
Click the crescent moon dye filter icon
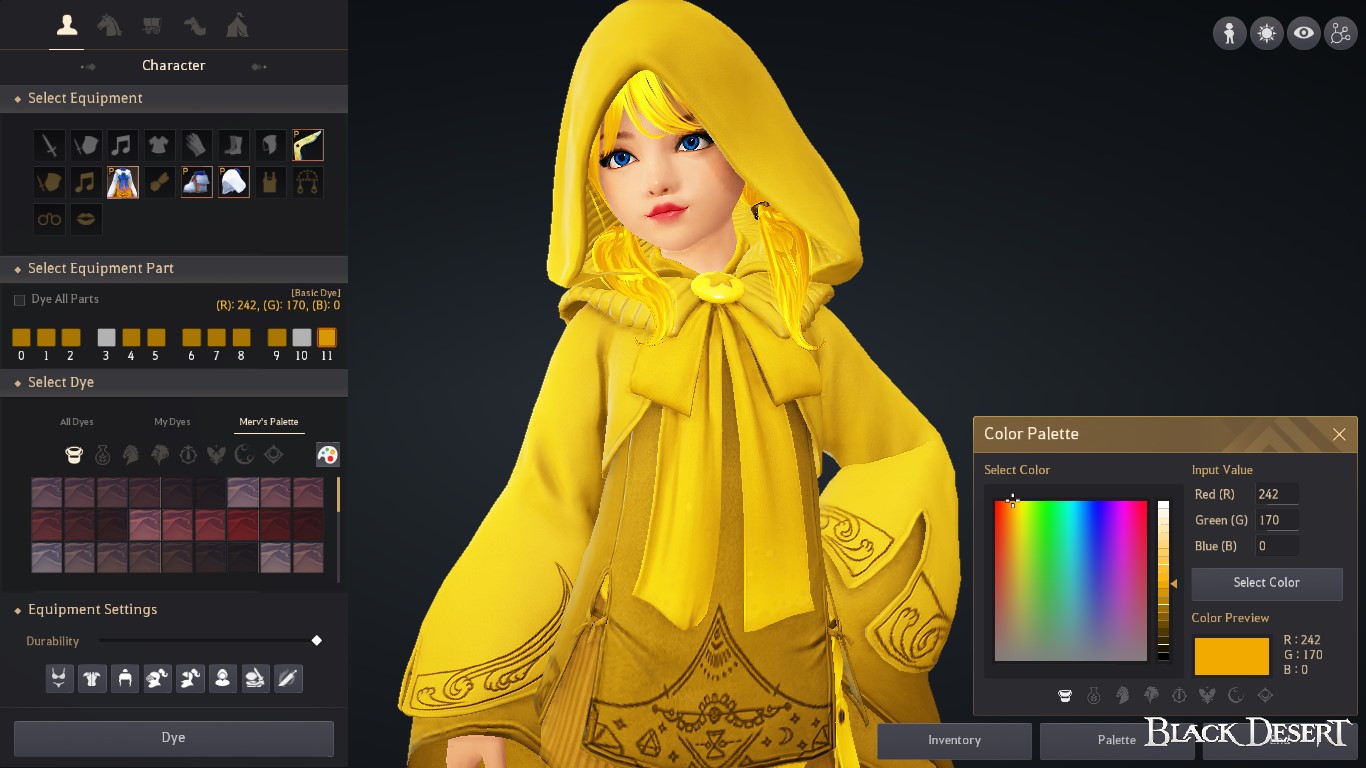pos(243,454)
